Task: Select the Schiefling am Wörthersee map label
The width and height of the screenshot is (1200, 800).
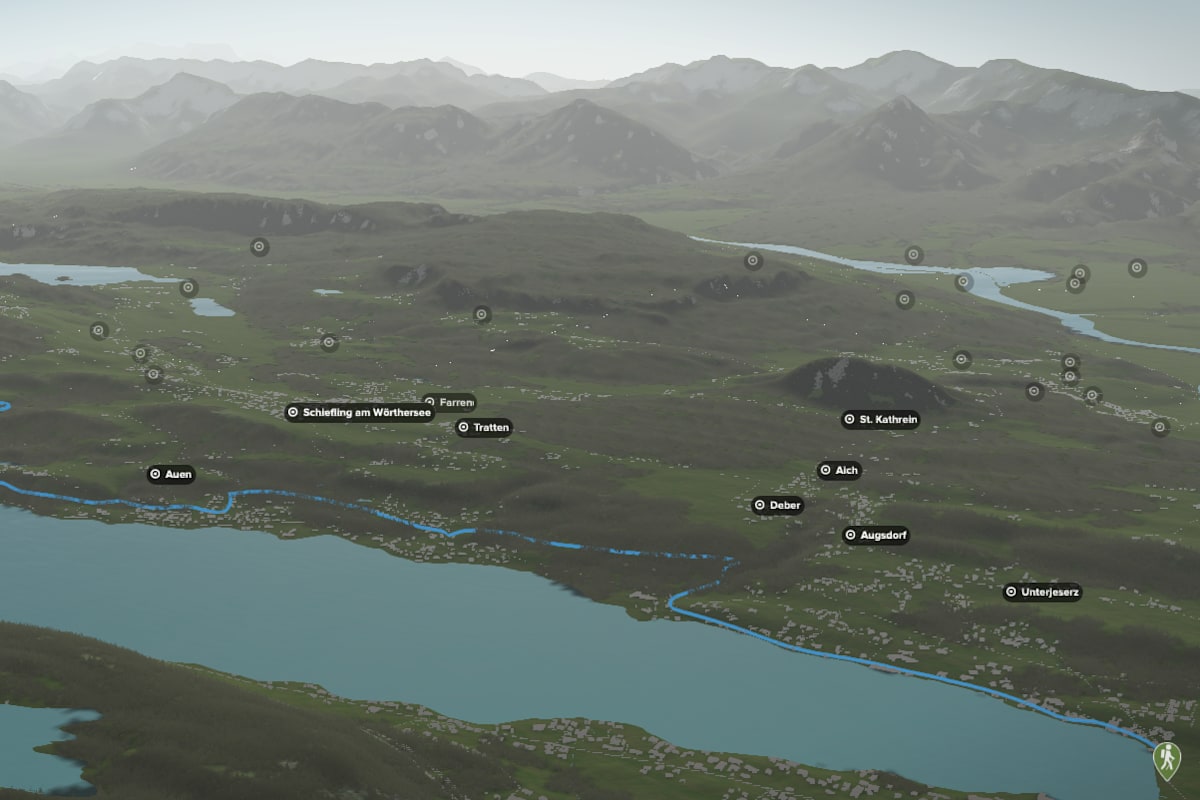Action: (359, 412)
